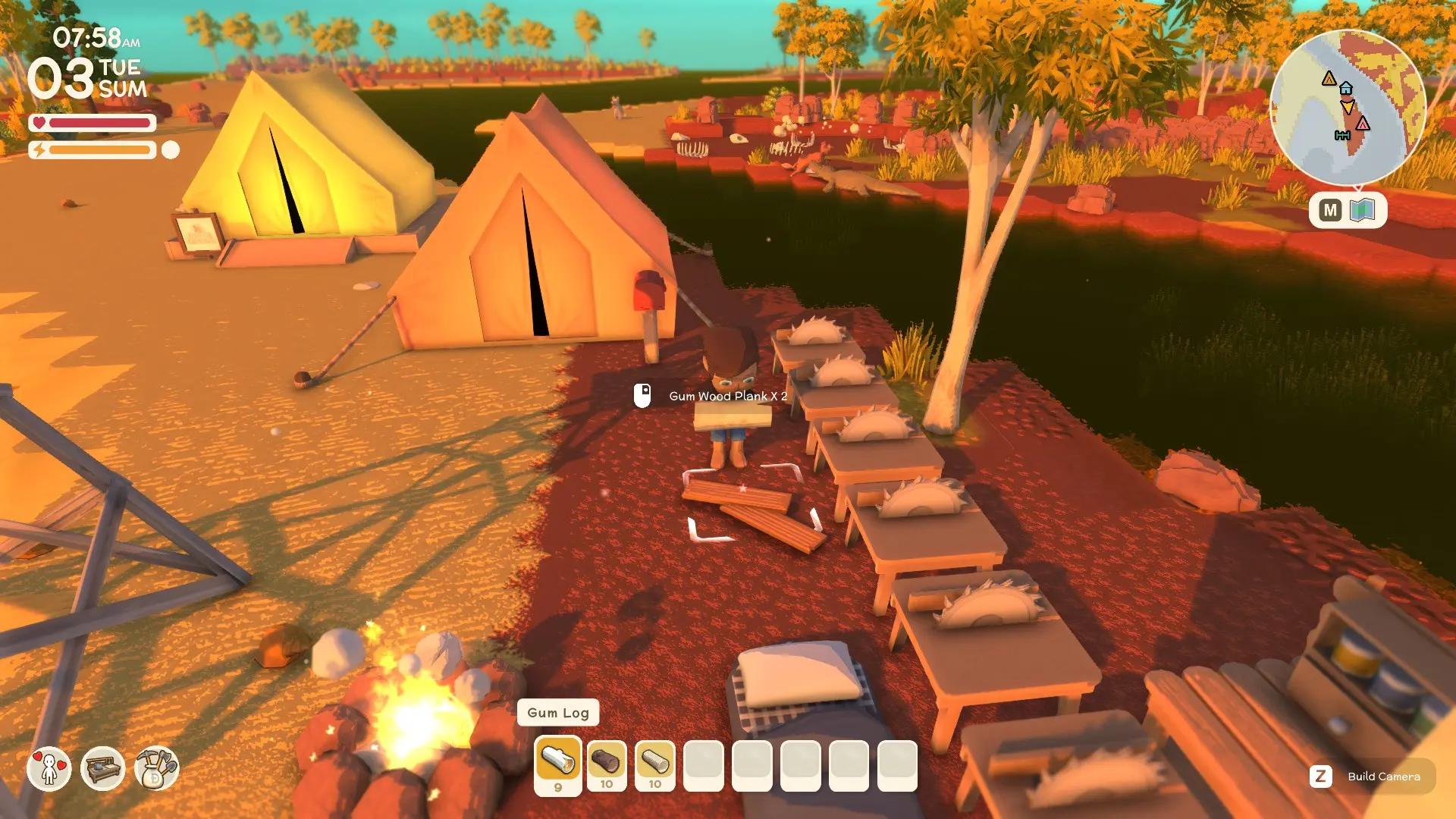Click the circular minimap
Screen dimensions: 1456x819
[1348, 107]
